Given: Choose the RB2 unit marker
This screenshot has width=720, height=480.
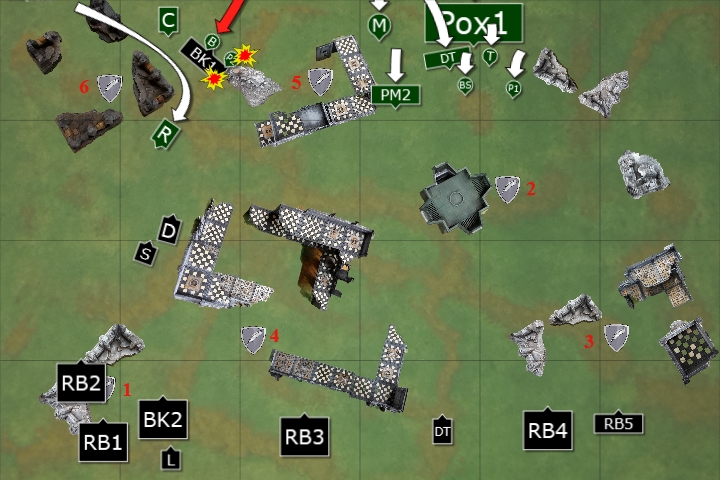Looking at the screenshot, I should coord(81,381).
